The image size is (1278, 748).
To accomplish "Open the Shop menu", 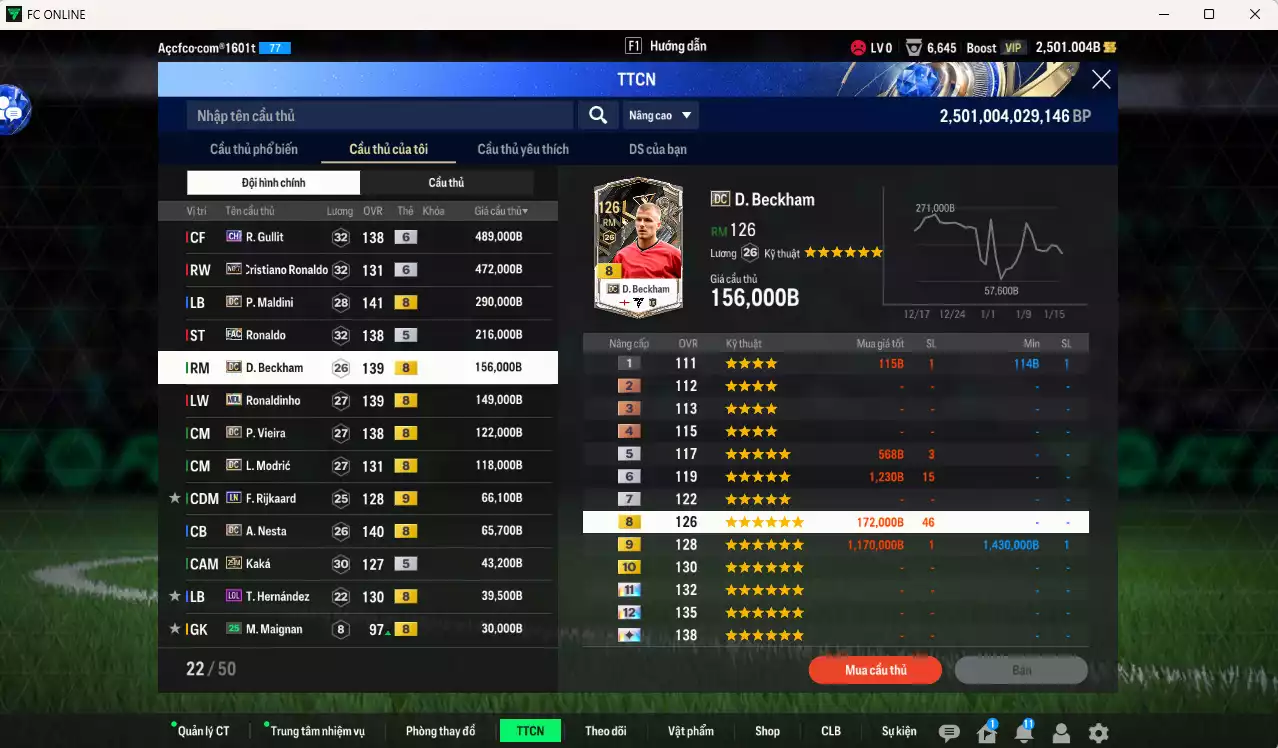I will [x=767, y=731].
